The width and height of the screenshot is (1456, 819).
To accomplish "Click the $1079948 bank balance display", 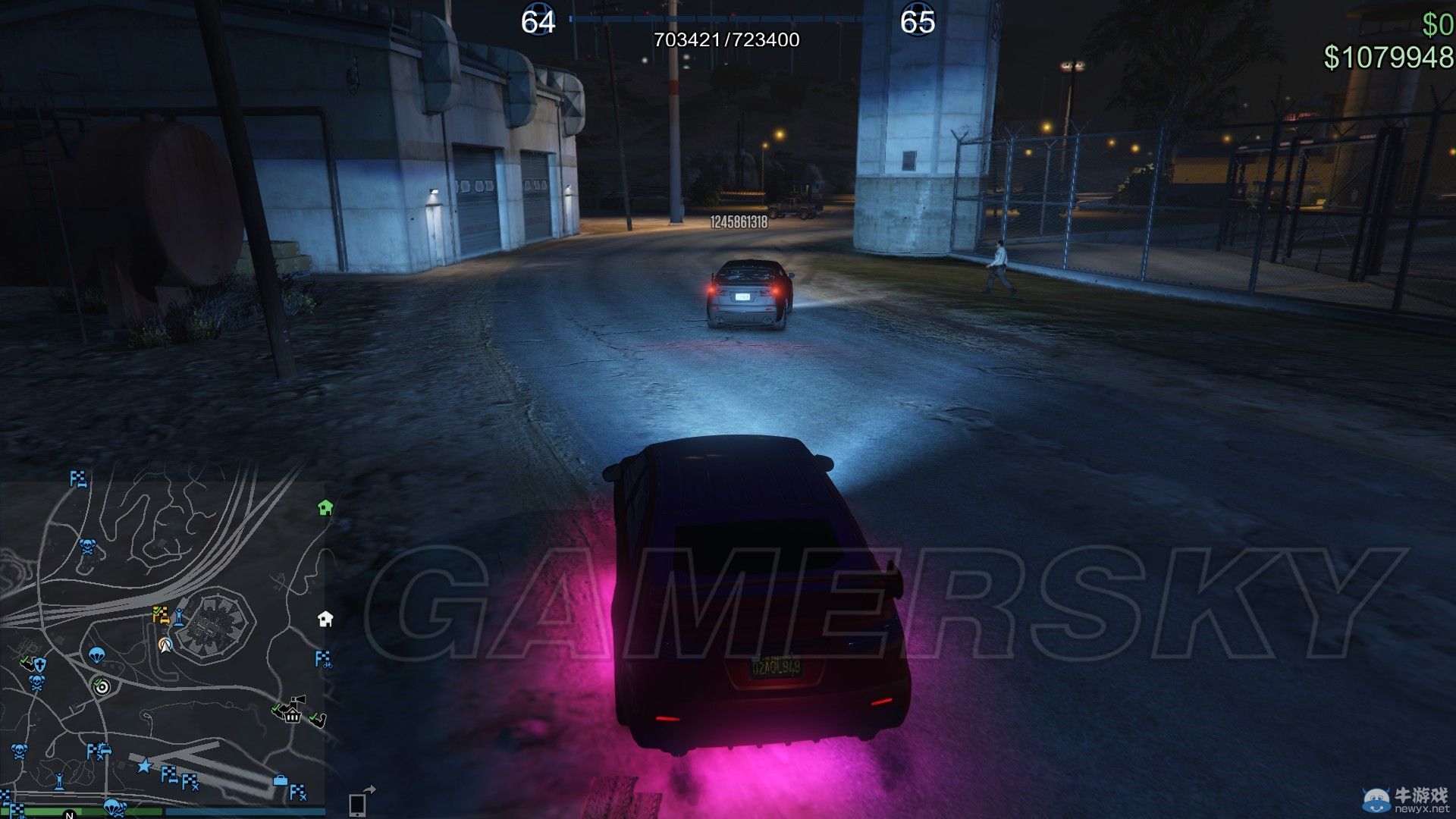I will tap(1389, 53).
